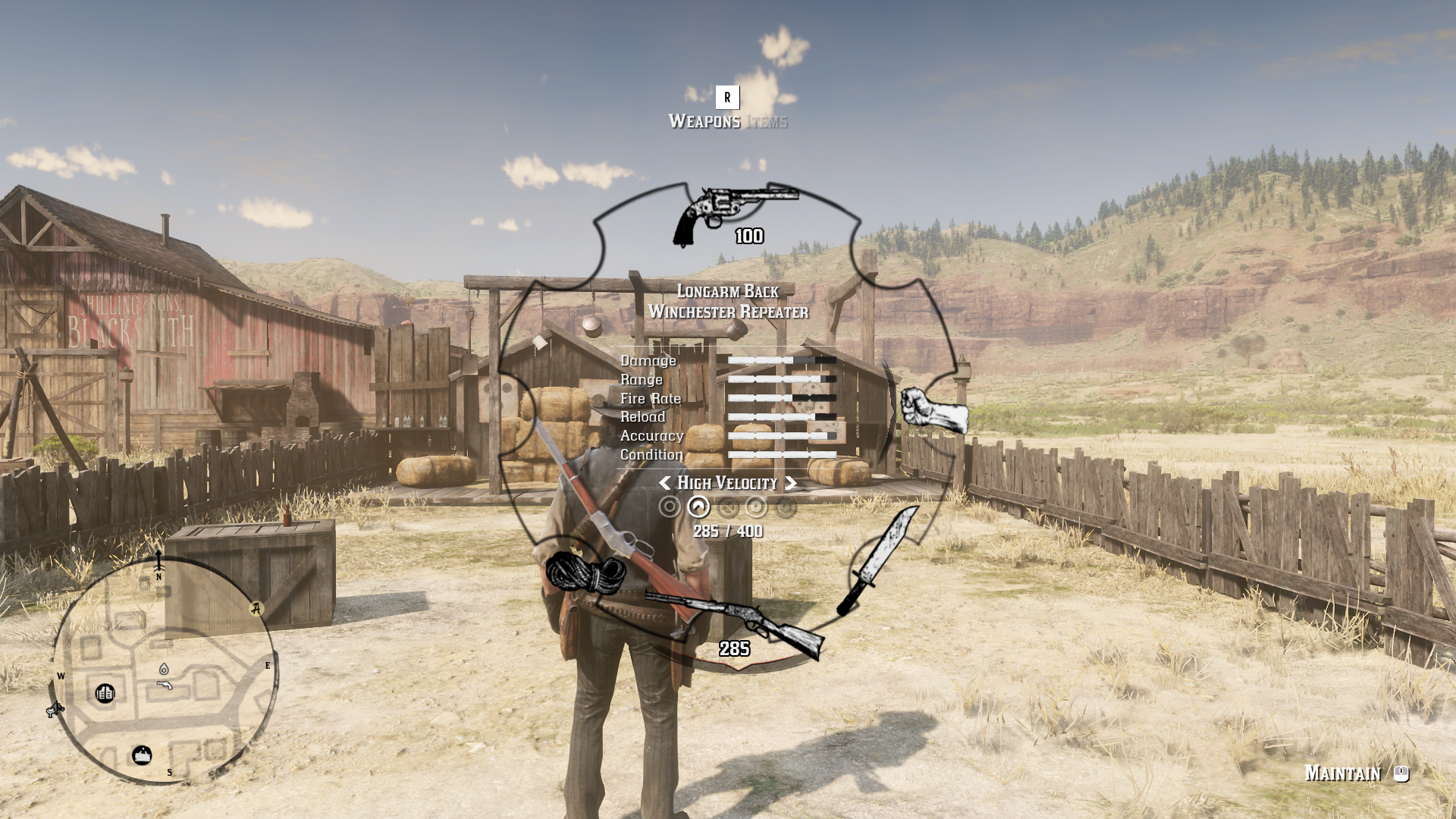Select the revolver in the weapon wheel

click(x=734, y=216)
